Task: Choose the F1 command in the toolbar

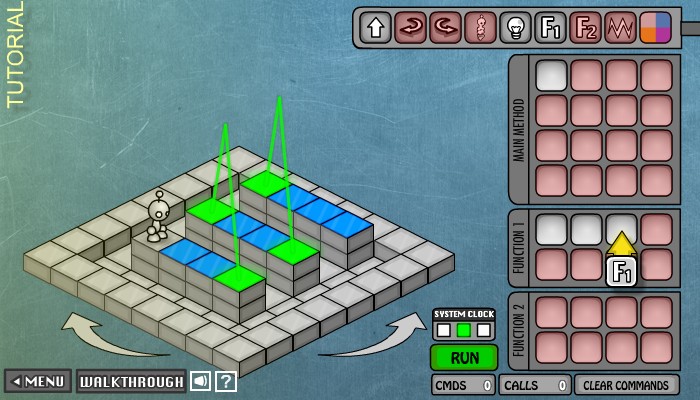Action: [551, 27]
